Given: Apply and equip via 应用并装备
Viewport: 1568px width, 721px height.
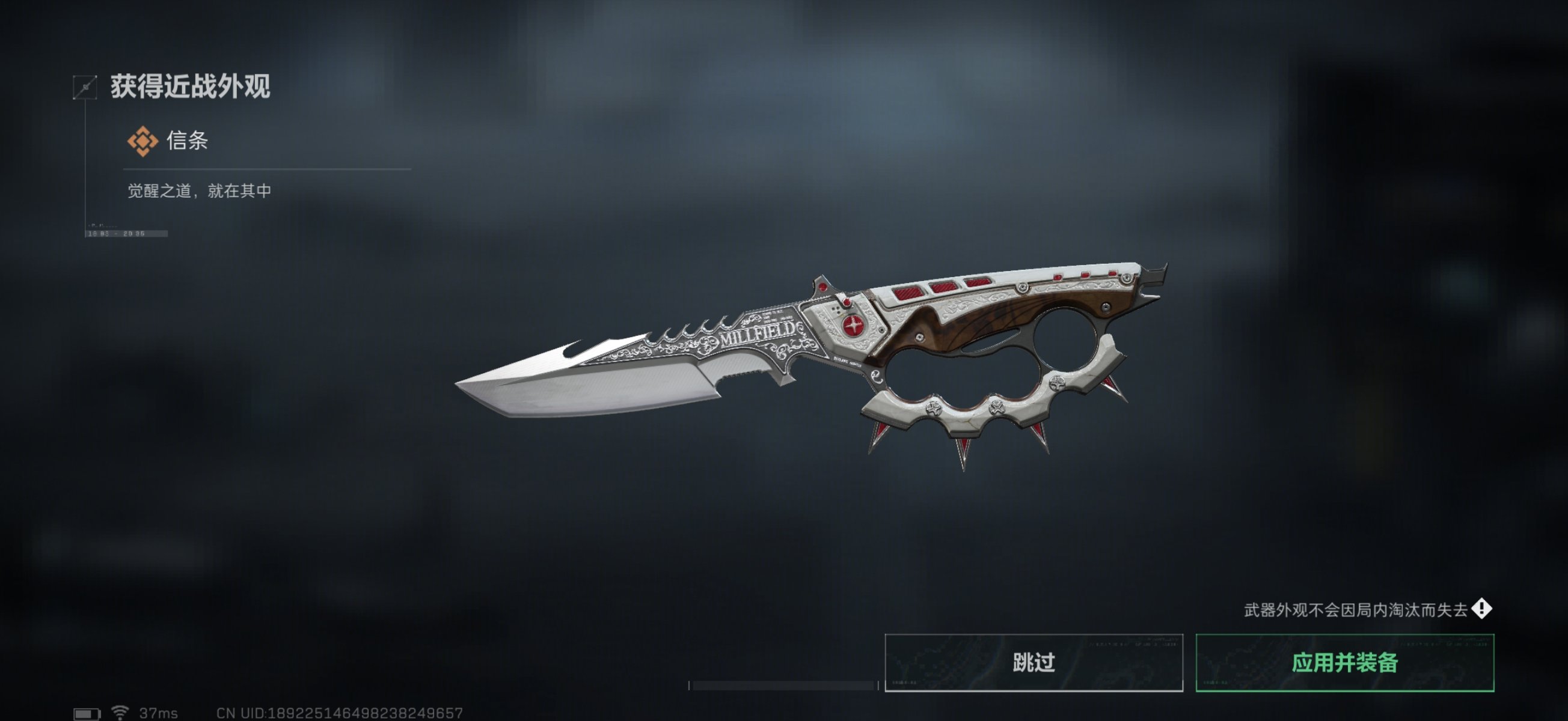Looking at the screenshot, I should 1344,662.
